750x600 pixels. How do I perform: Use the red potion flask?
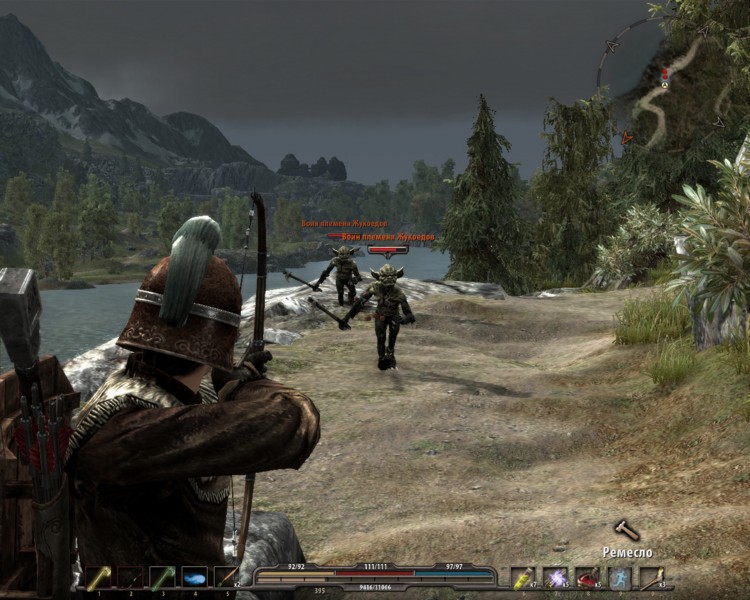pos(587,577)
